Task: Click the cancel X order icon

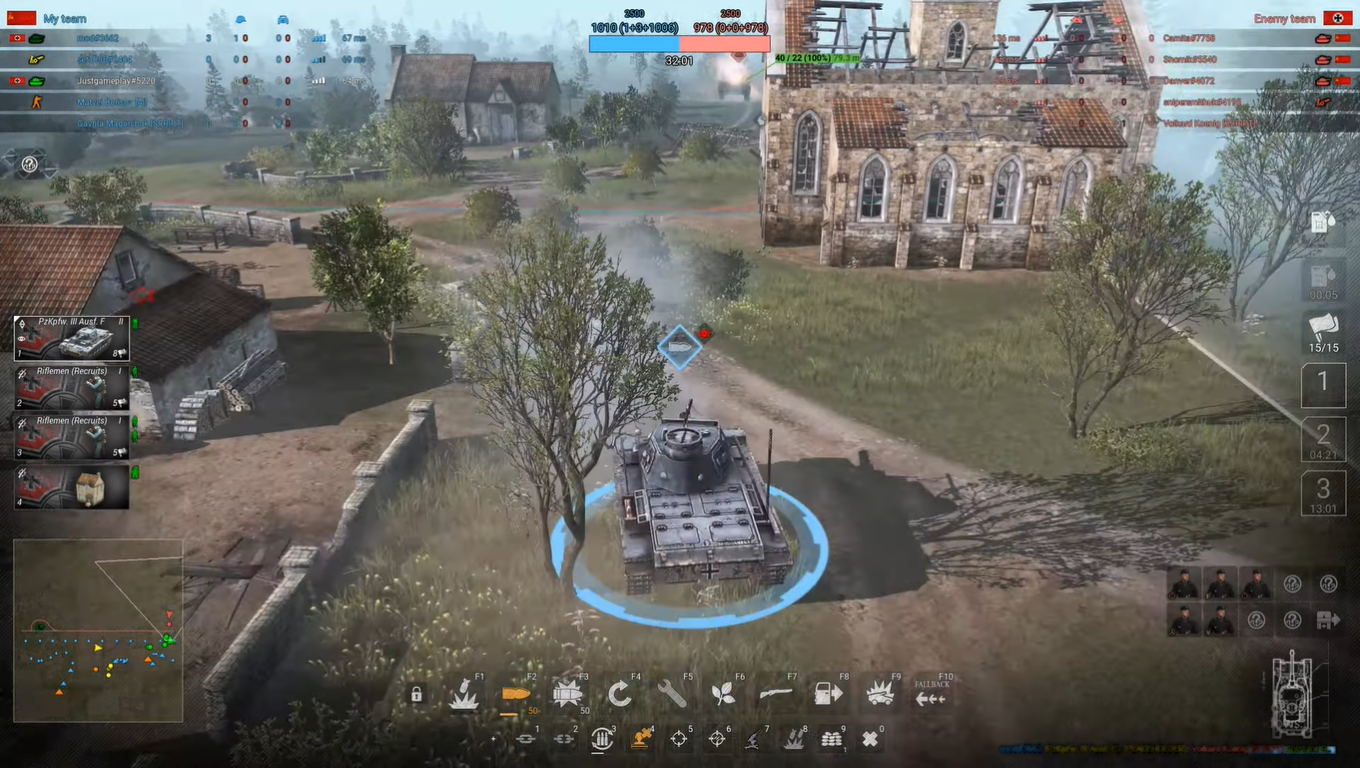Action: tap(870, 737)
